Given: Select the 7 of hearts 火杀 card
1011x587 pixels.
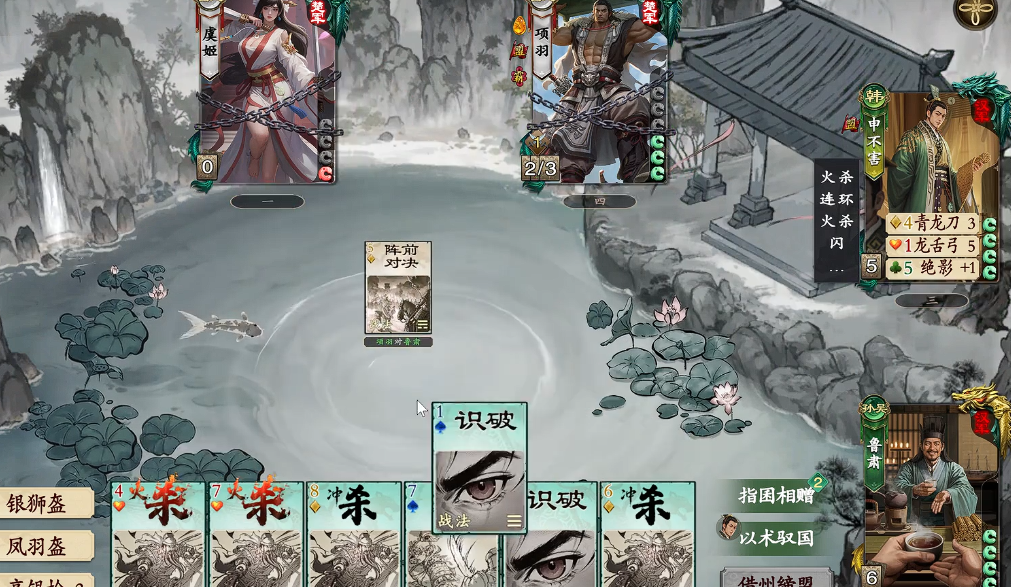Looking at the screenshot, I should tap(255, 533).
